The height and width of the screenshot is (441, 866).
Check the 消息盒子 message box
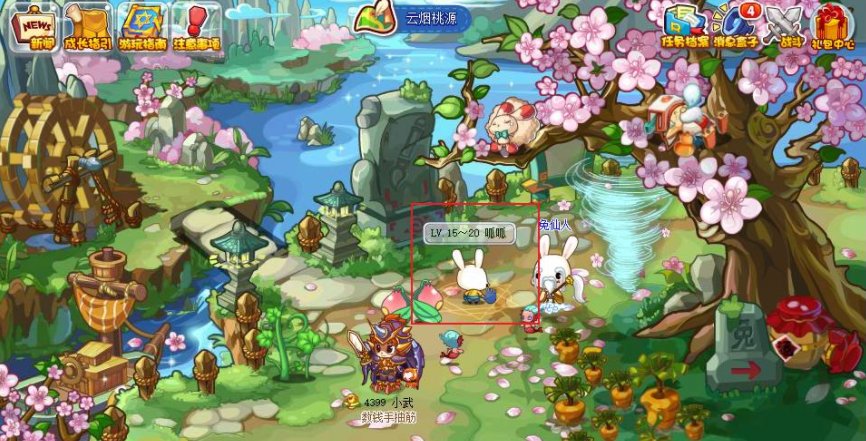(x=735, y=26)
